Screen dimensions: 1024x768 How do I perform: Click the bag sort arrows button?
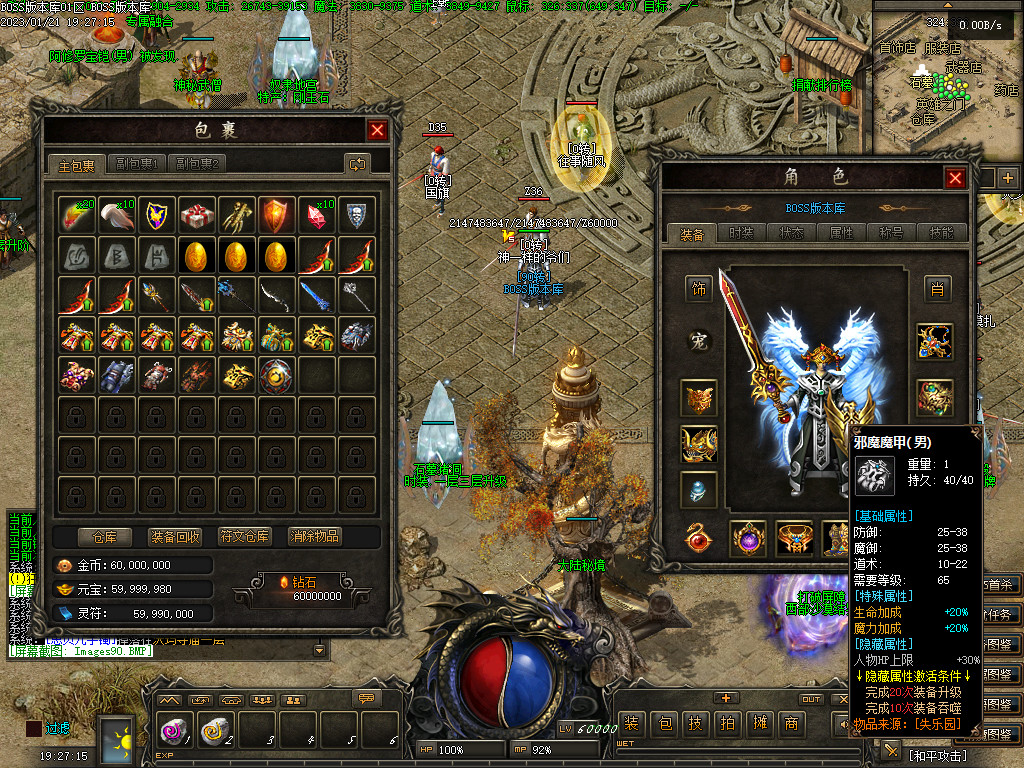point(357,164)
